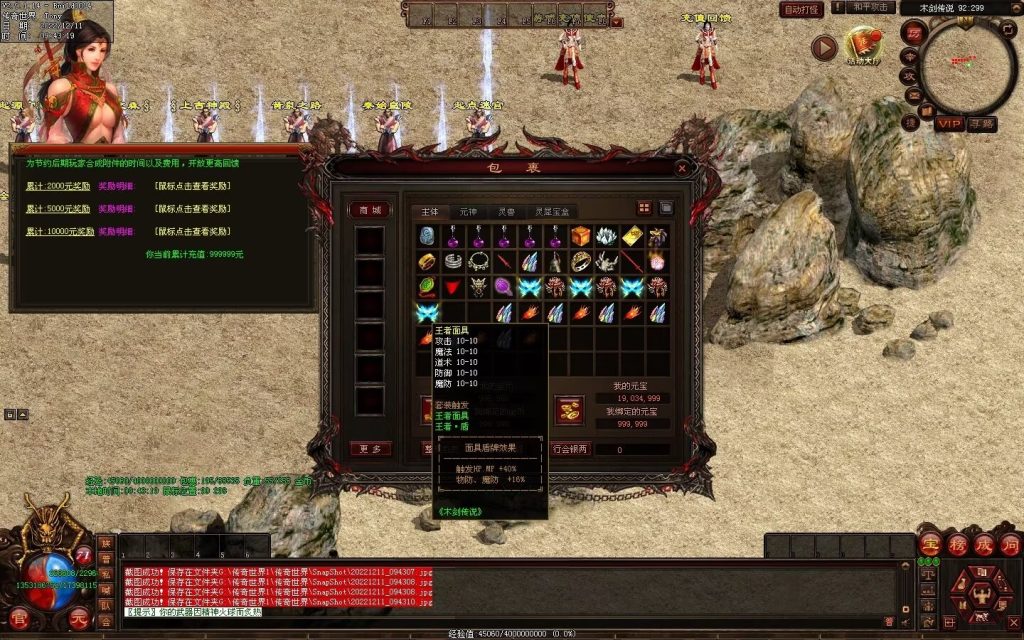Click the circular minimap

coord(966,67)
